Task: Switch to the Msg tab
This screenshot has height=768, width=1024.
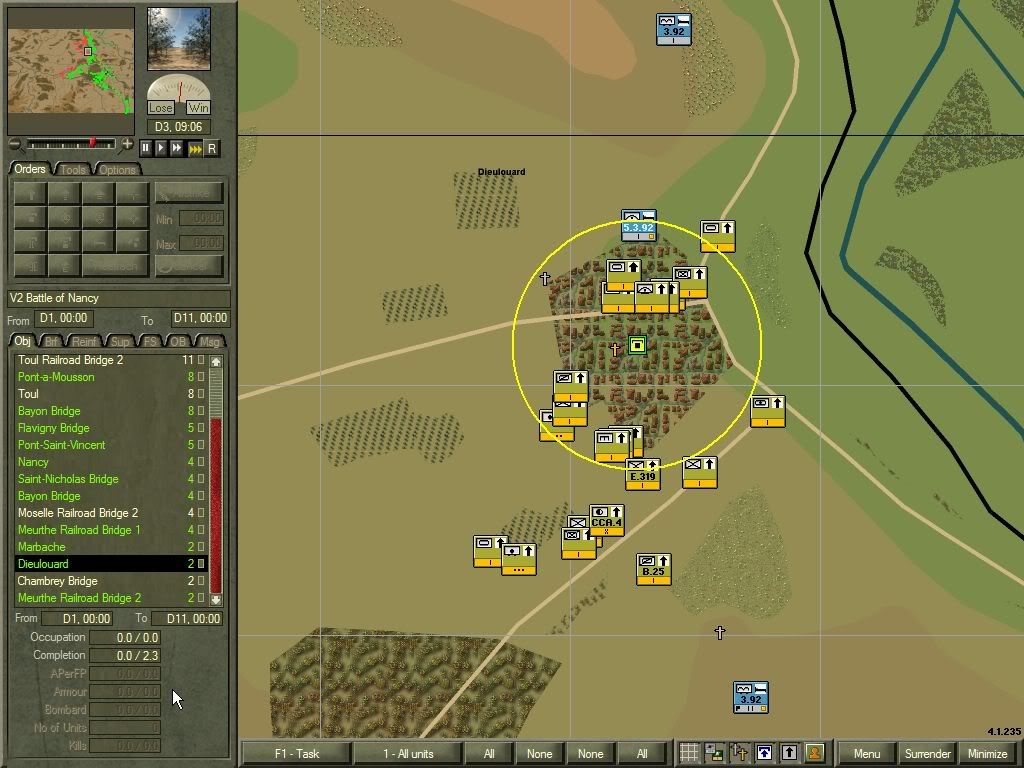Action: (210, 342)
